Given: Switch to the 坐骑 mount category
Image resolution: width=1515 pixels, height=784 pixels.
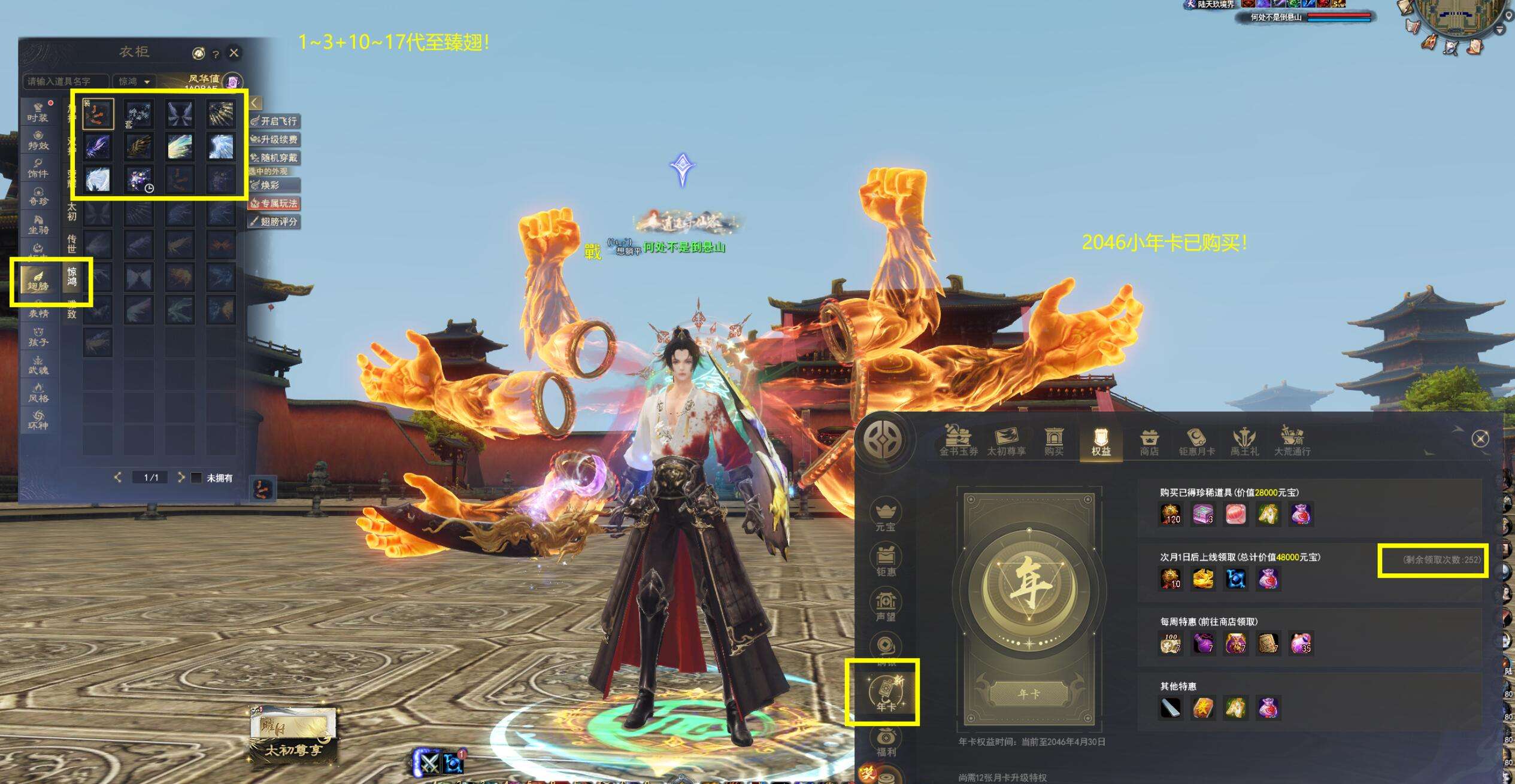Looking at the screenshot, I should (38, 224).
